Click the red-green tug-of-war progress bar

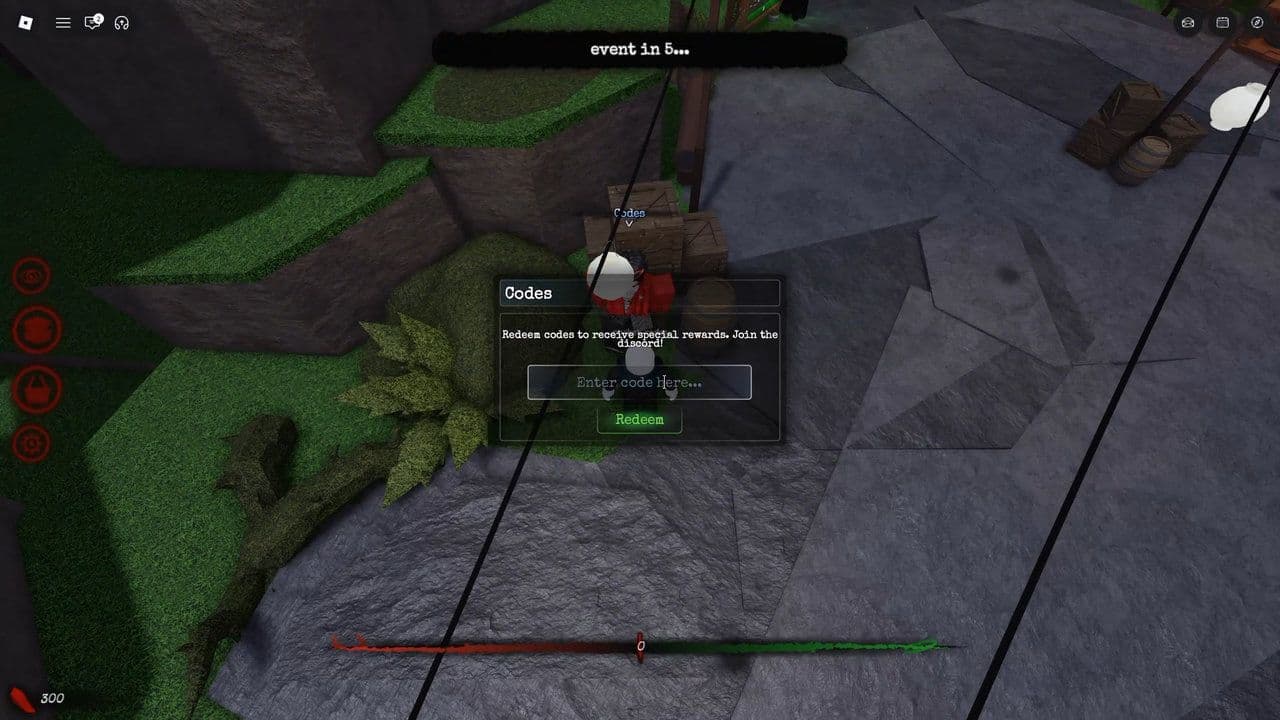point(639,643)
